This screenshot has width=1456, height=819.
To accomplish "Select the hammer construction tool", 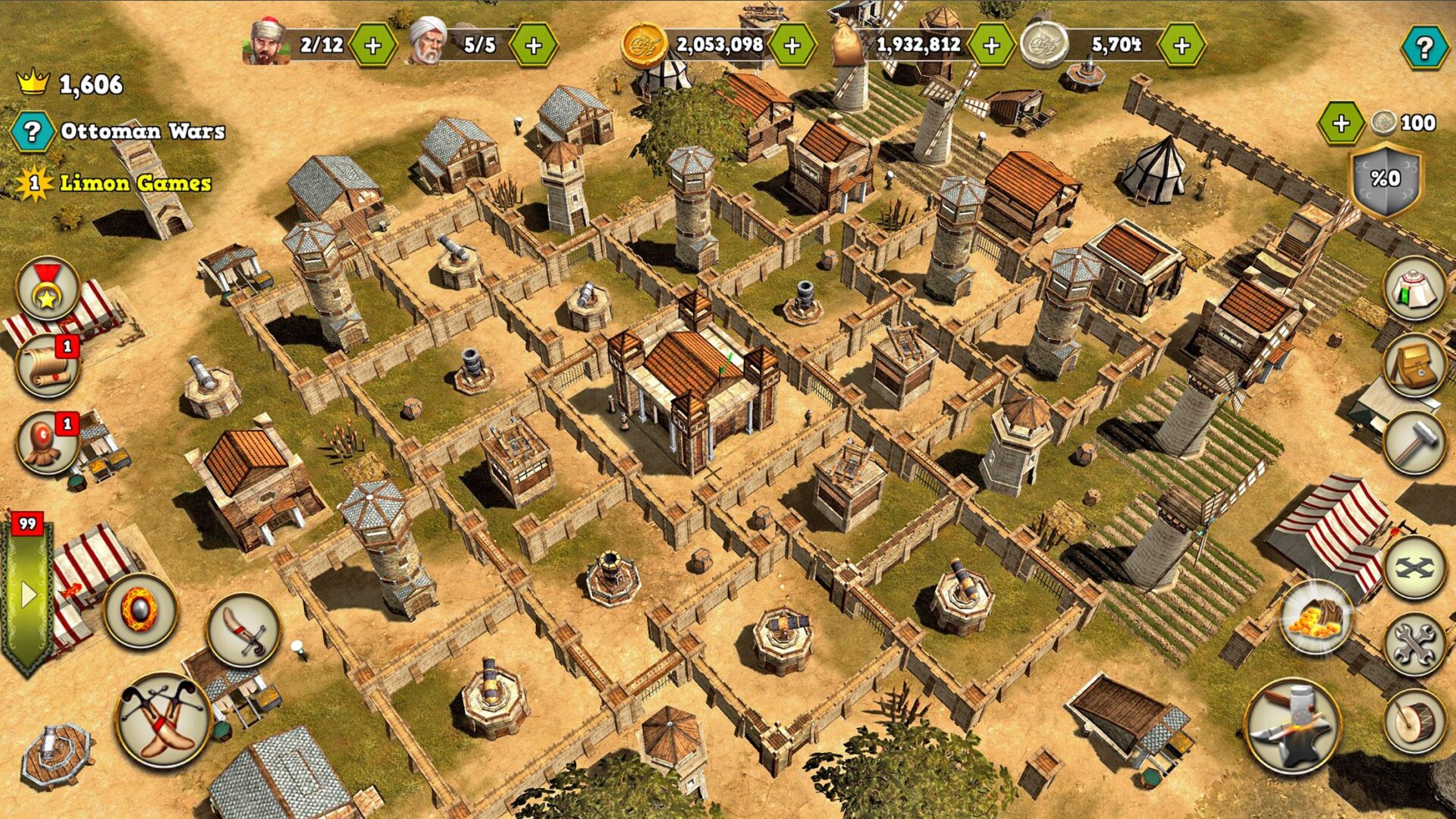I will pyautogui.click(x=1415, y=440).
